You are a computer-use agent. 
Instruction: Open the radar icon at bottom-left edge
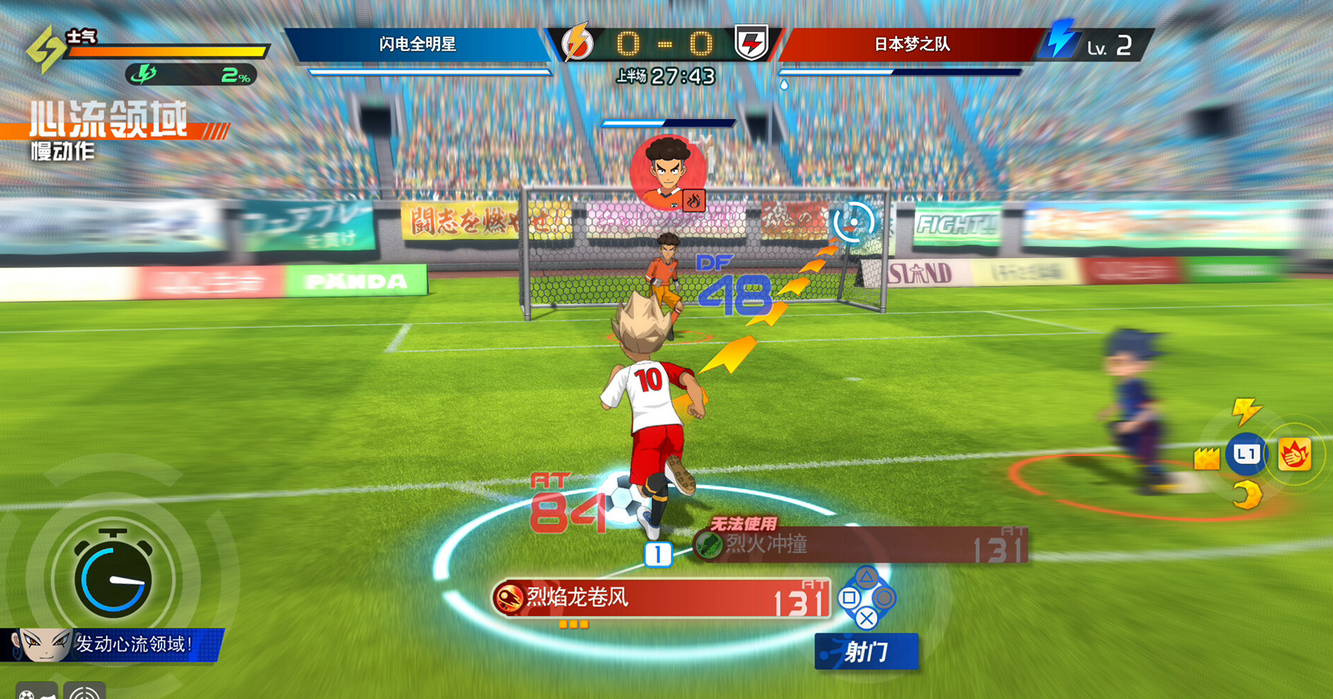85,691
